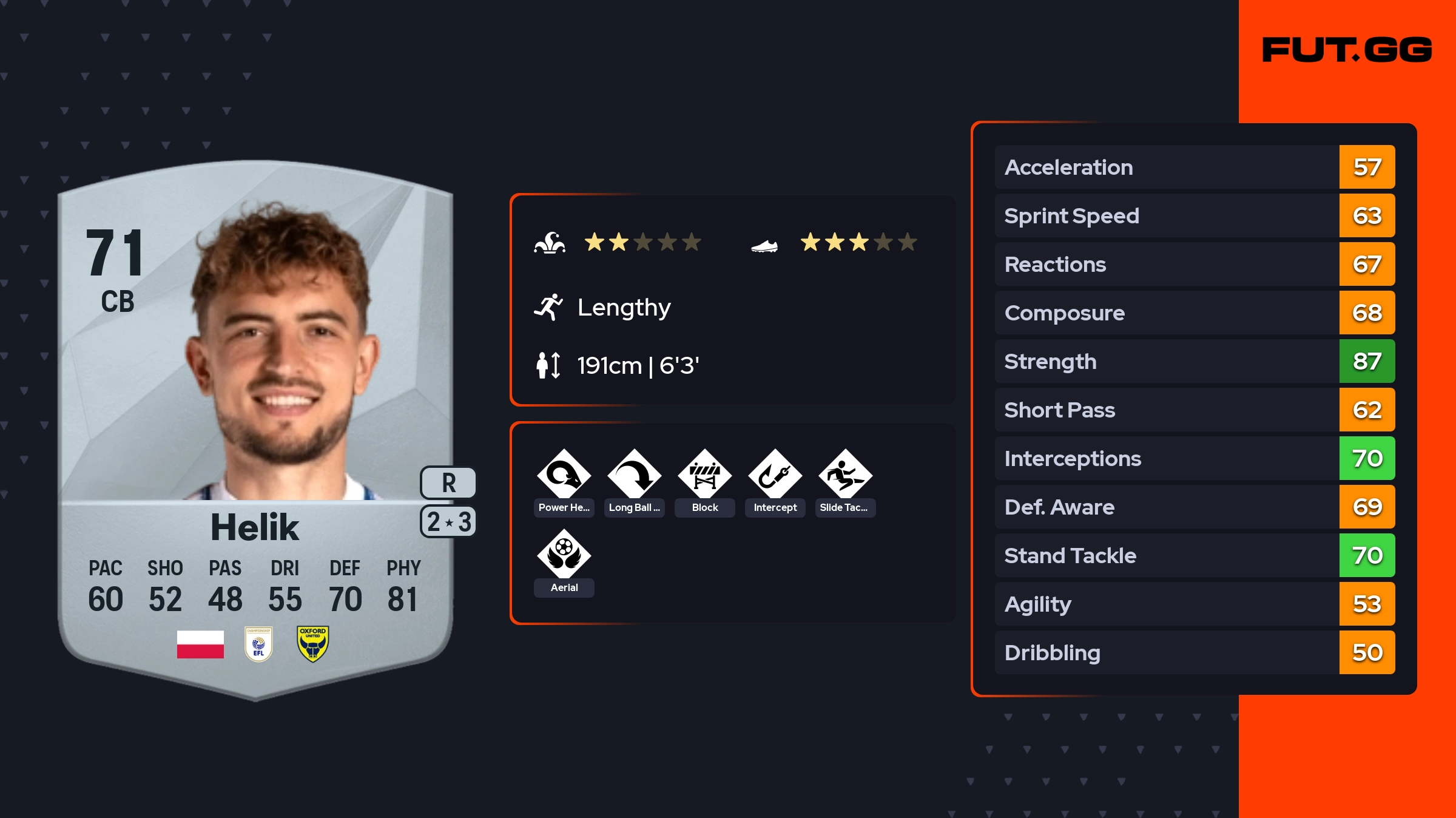Click the Lengthy acceleration type label
This screenshot has width=1456, height=818.
(624, 308)
